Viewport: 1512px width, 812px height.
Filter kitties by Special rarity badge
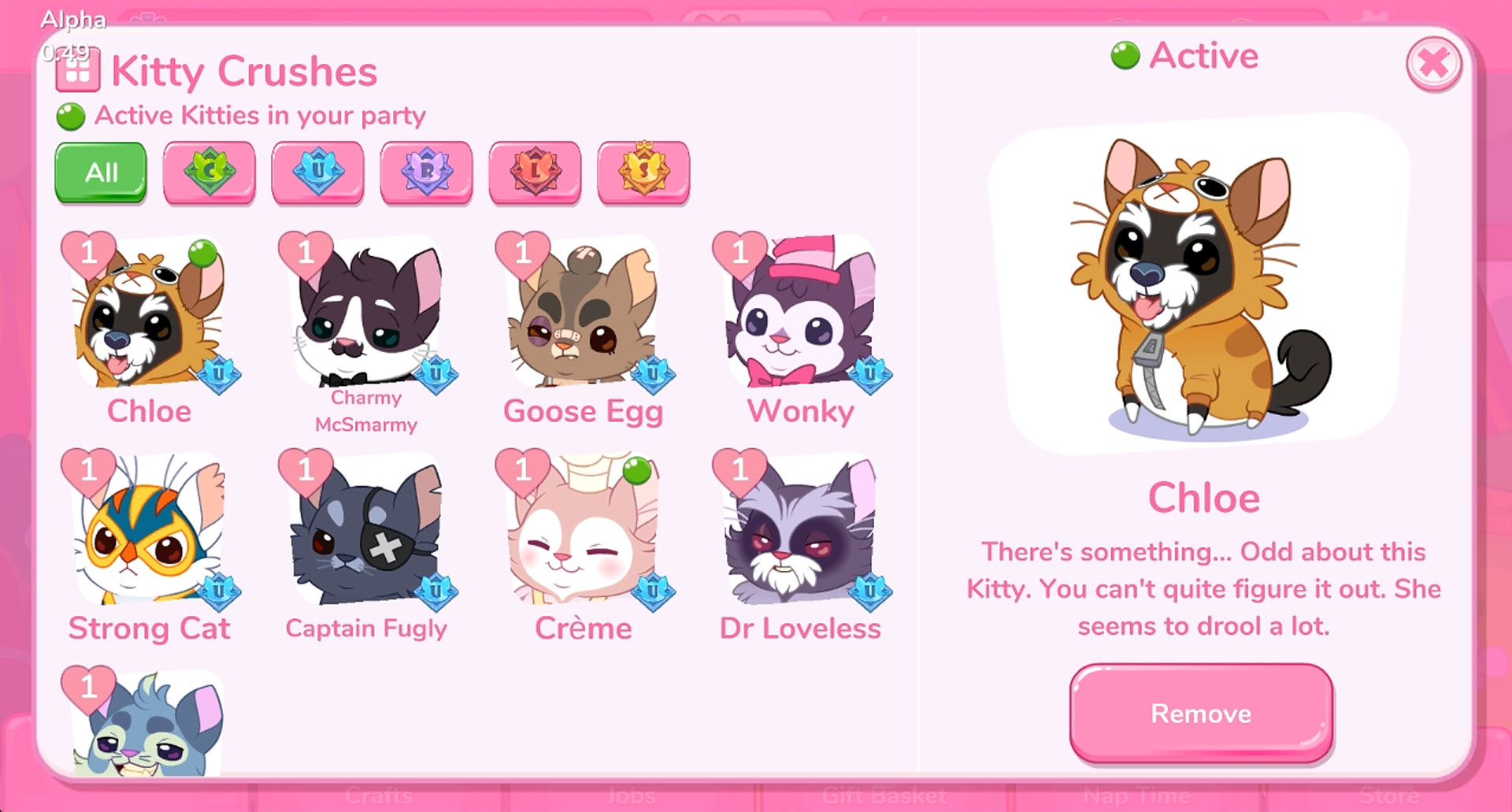[x=644, y=172]
